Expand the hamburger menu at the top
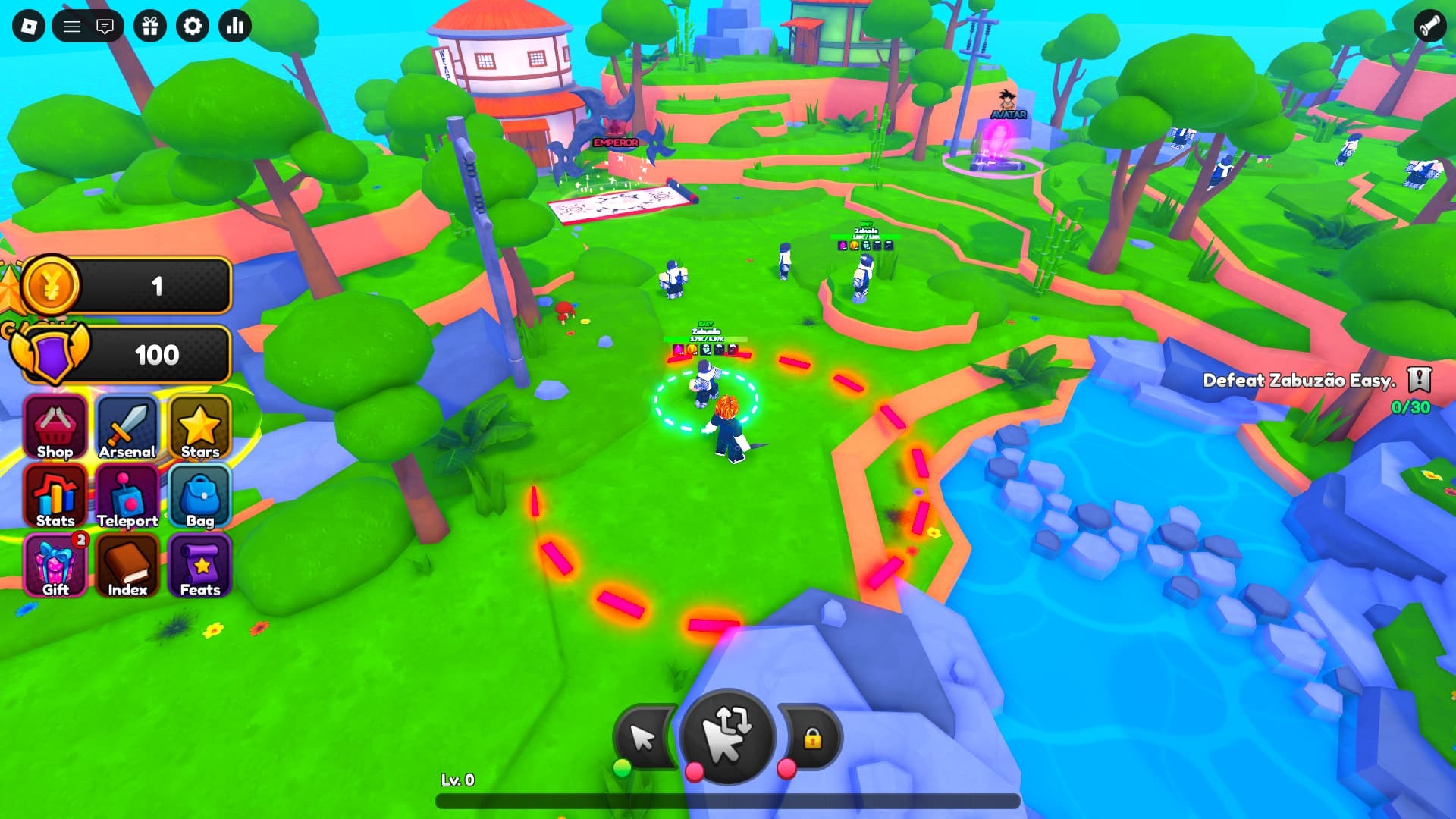Viewport: 1456px width, 819px height. [73, 26]
